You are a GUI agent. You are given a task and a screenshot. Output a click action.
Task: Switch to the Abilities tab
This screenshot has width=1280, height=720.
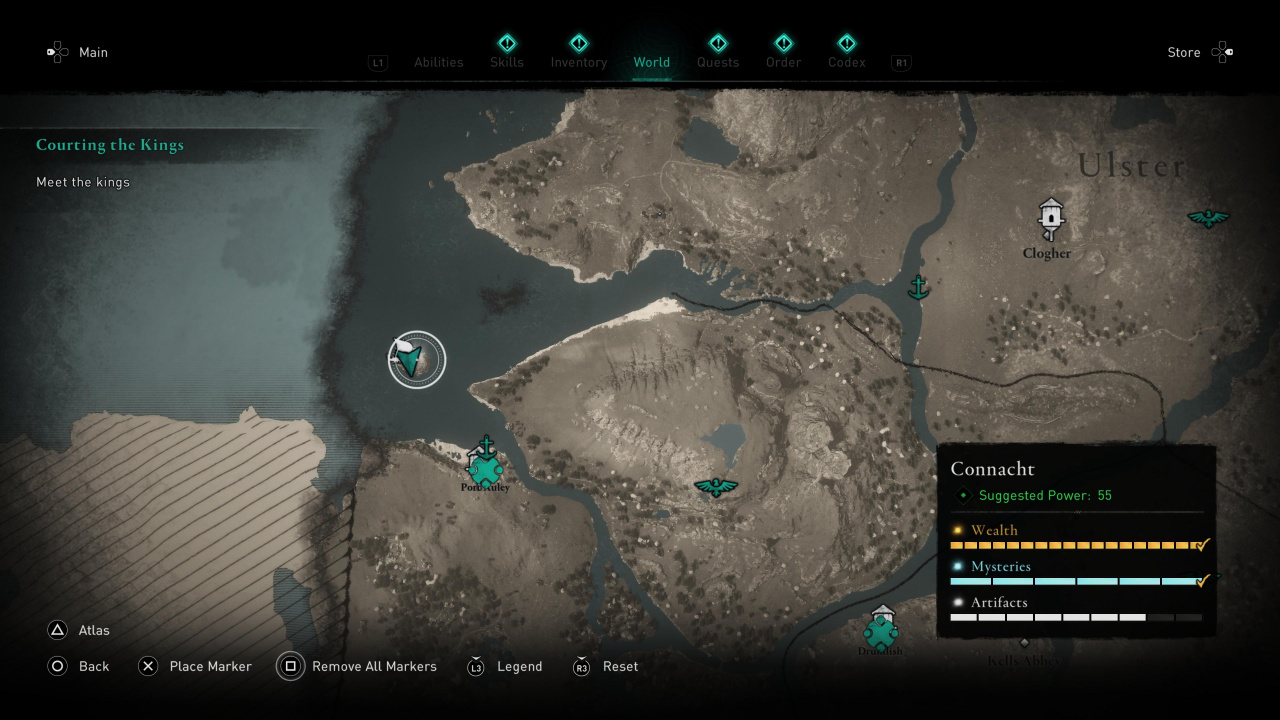(x=438, y=62)
